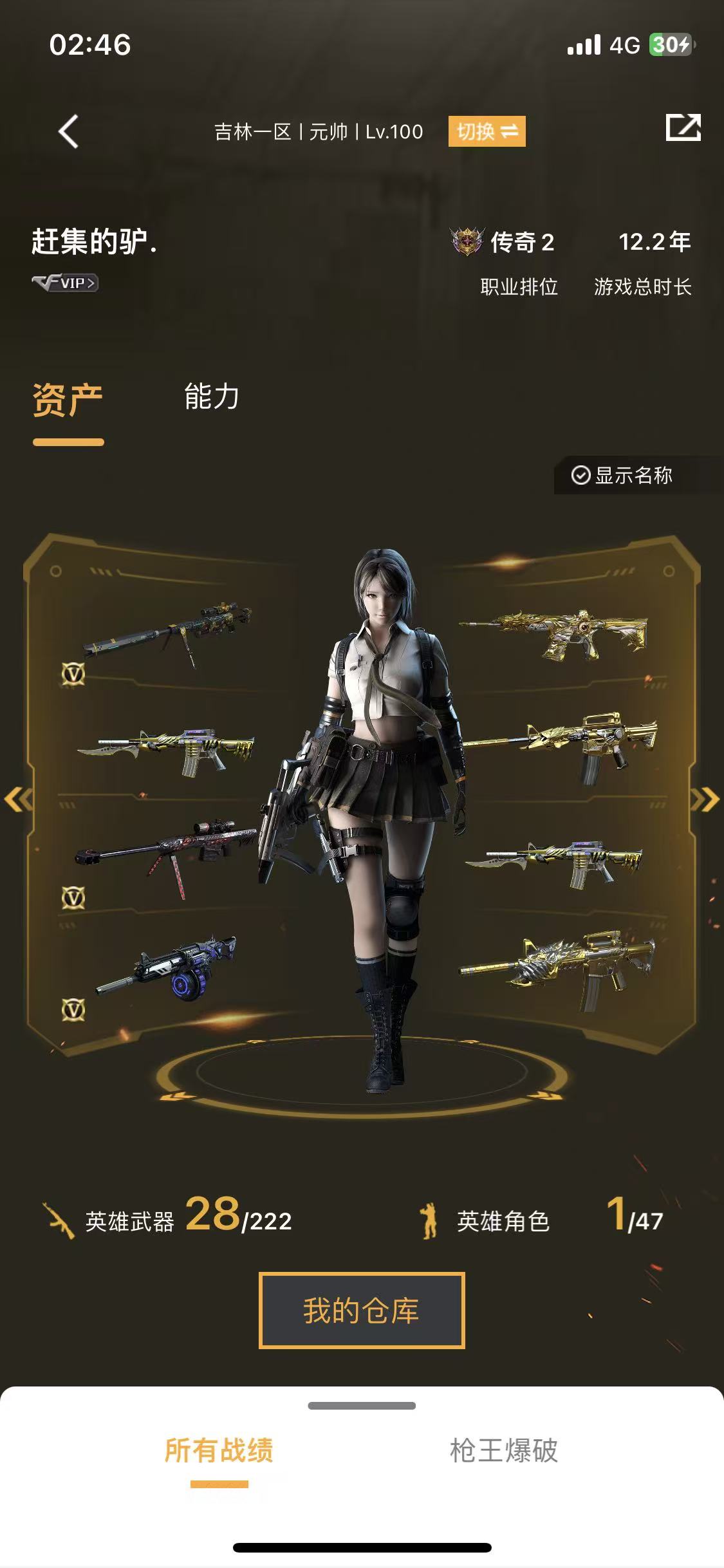The width and height of the screenshot is (724, 1568).
Task: Open 我的仓库 my warehouse
Action: coord(362,1311)
